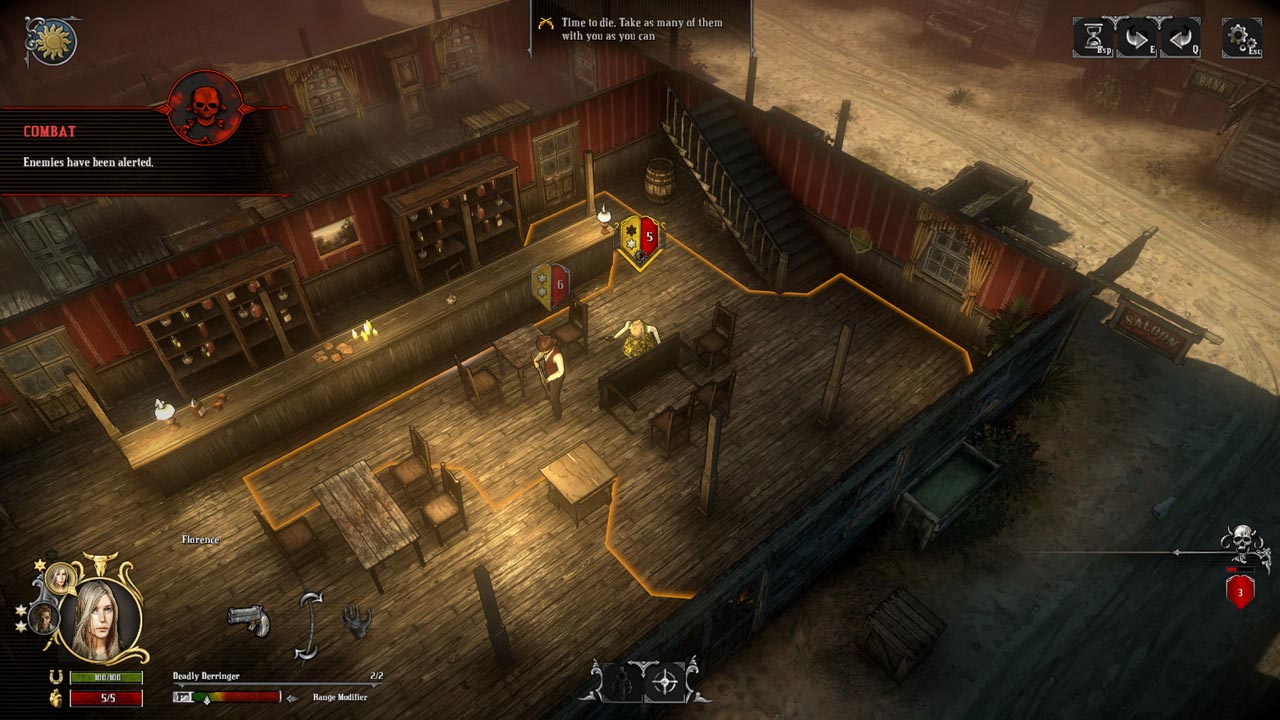The width and height of the screenshot is (1280, 720).
Task: Select the Deadly Derringer weapon icon
Action: click(248, 618)
